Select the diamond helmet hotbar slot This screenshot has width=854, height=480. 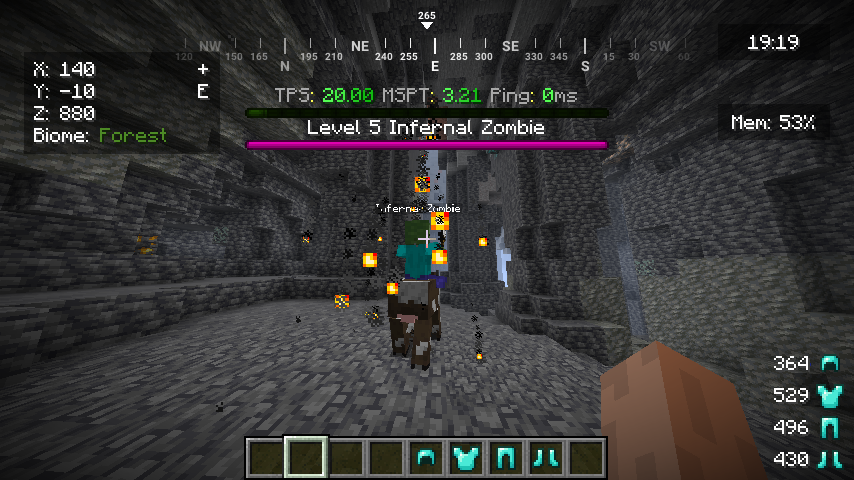(426, 458)
